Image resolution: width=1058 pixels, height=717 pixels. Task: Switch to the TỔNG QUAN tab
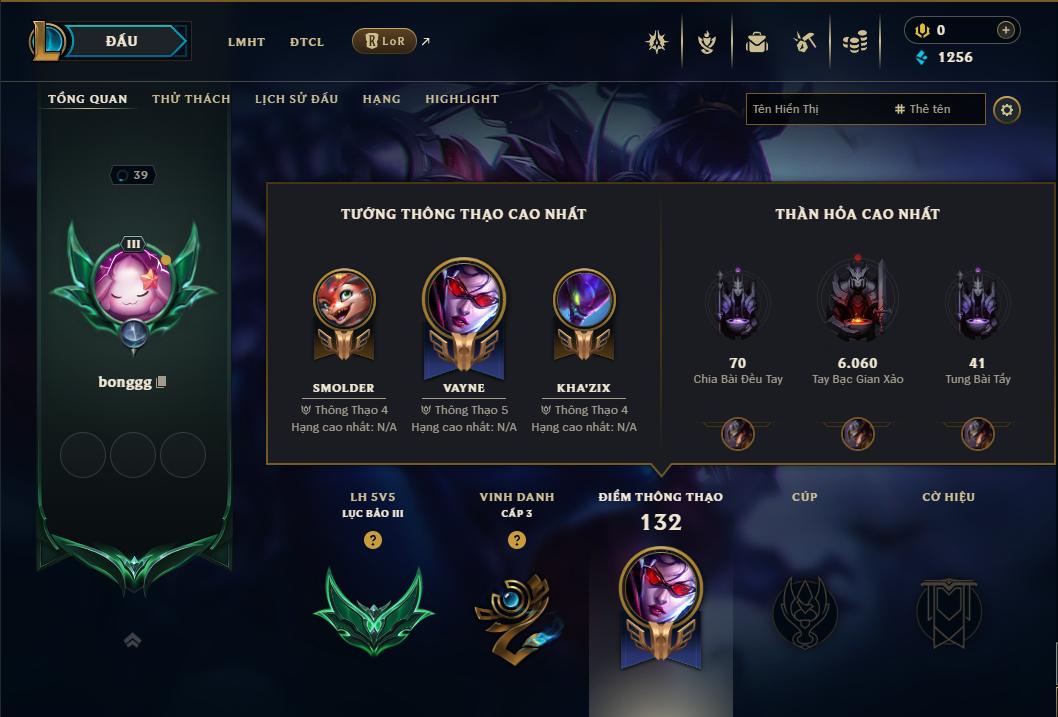point(88,99)
